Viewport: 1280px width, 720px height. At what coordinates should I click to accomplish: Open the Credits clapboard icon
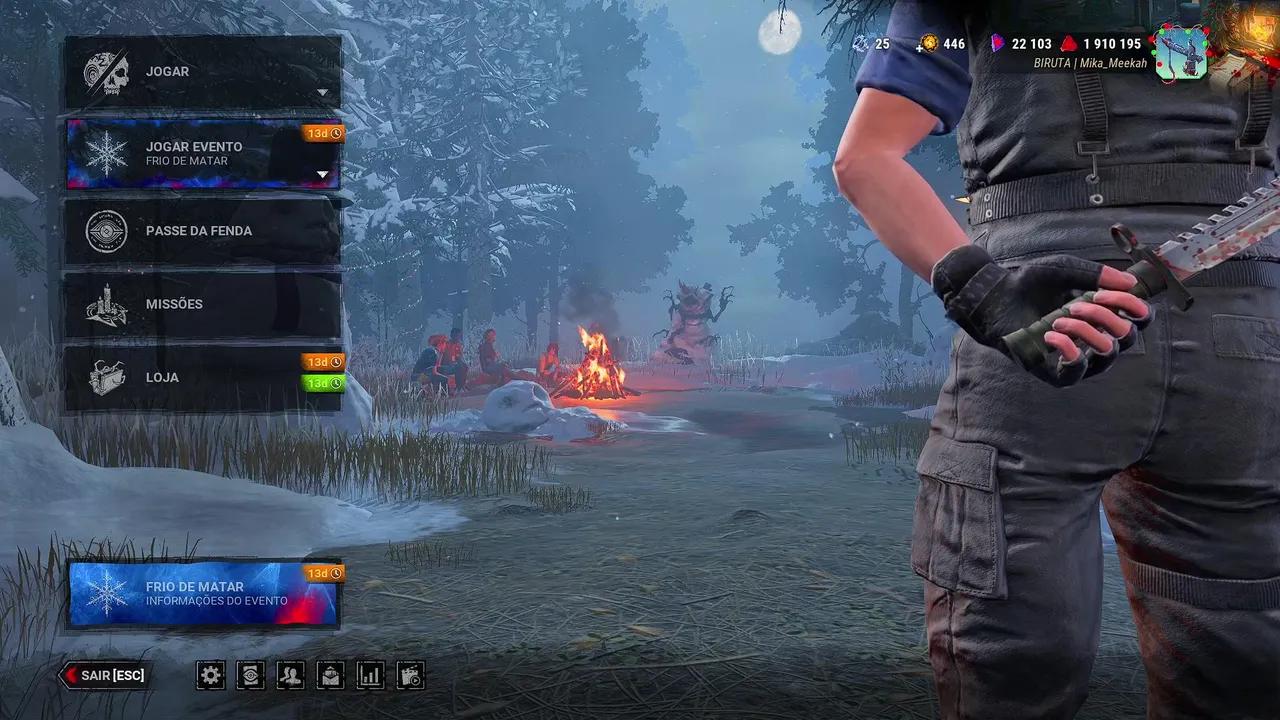tap(409, 675)
